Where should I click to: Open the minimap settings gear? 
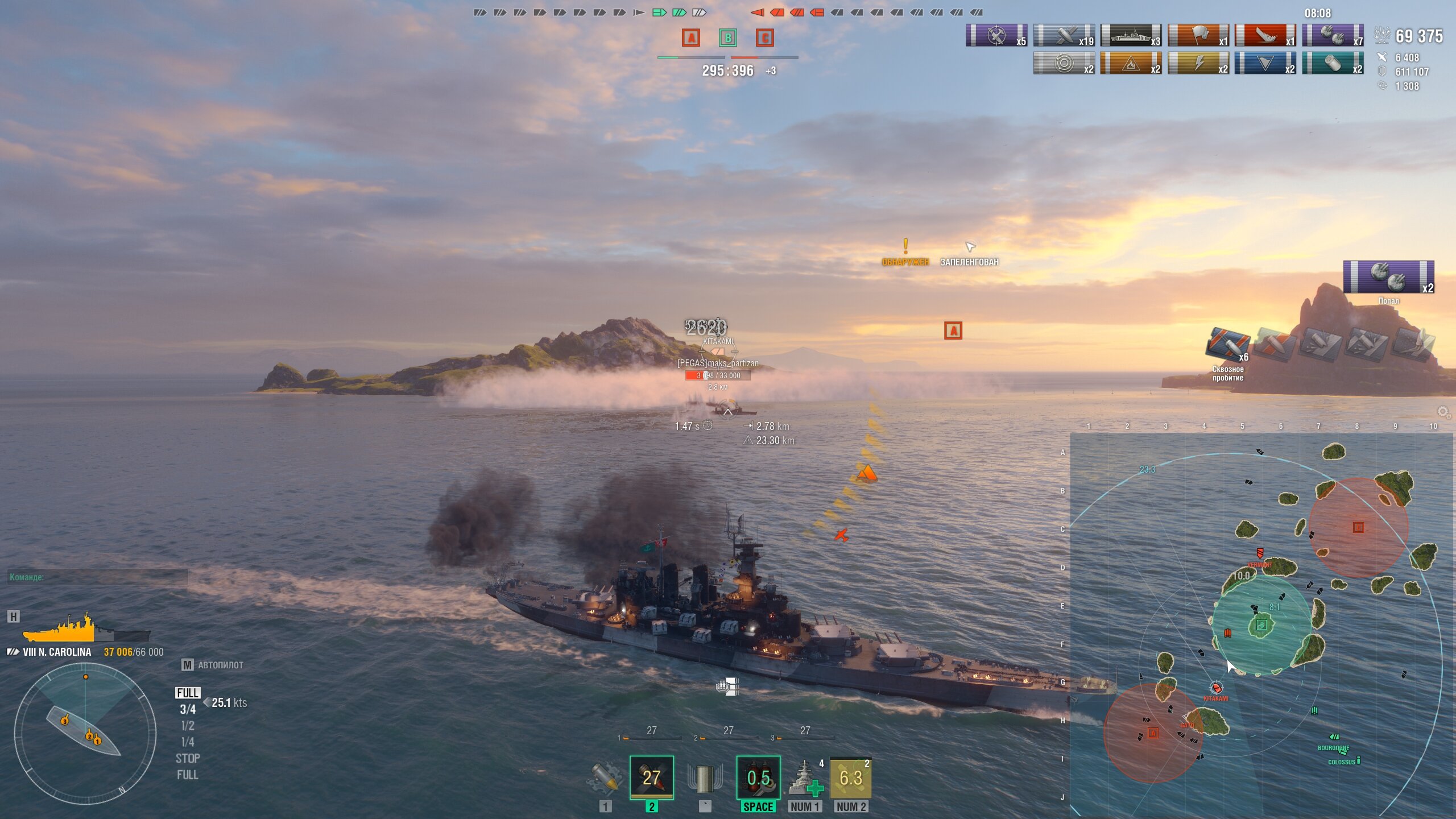tap(1443, 411)
